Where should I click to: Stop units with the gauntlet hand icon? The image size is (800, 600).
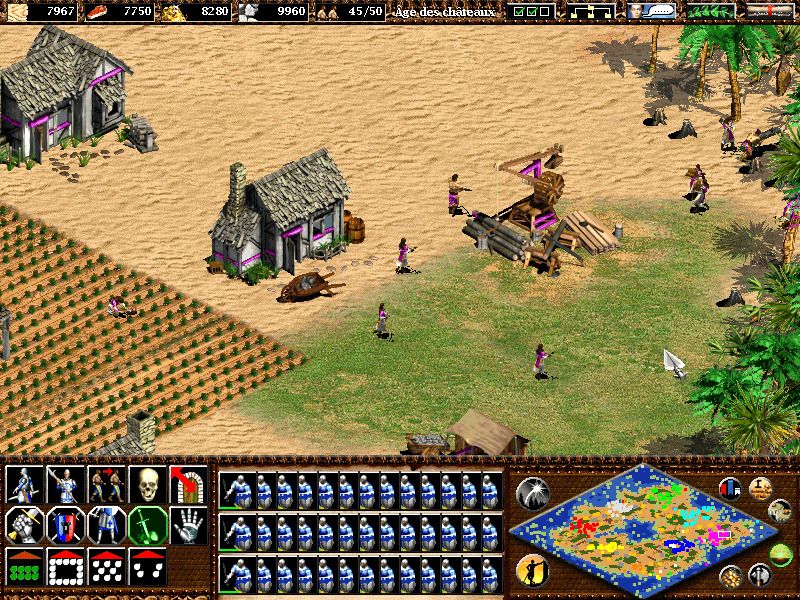186,524
